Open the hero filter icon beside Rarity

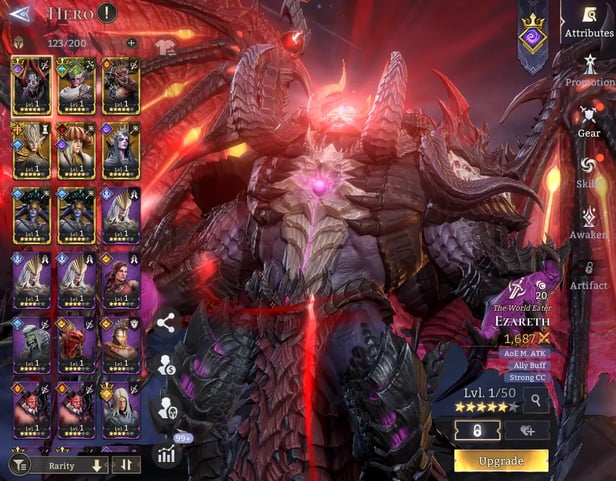[18, 465]
